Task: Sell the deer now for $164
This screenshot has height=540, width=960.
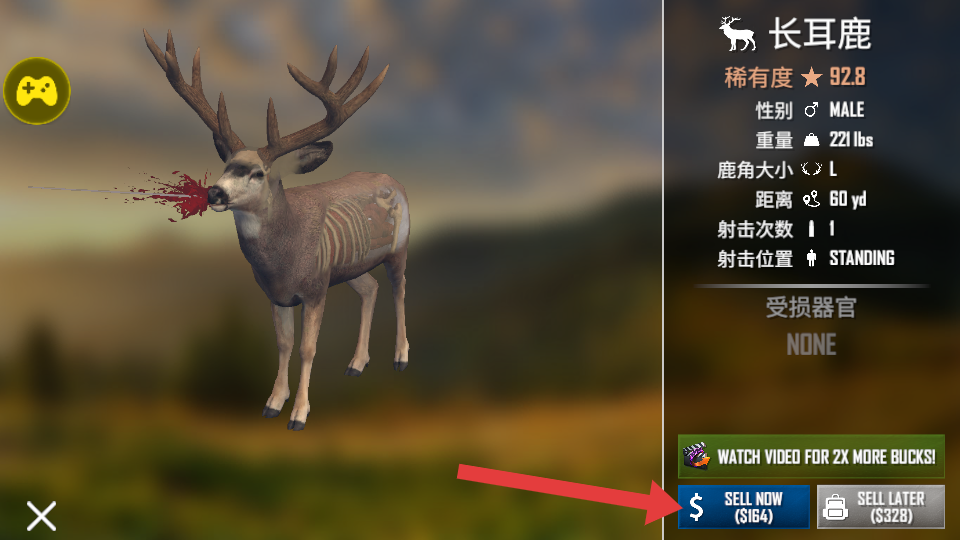Action: point(743,507)
